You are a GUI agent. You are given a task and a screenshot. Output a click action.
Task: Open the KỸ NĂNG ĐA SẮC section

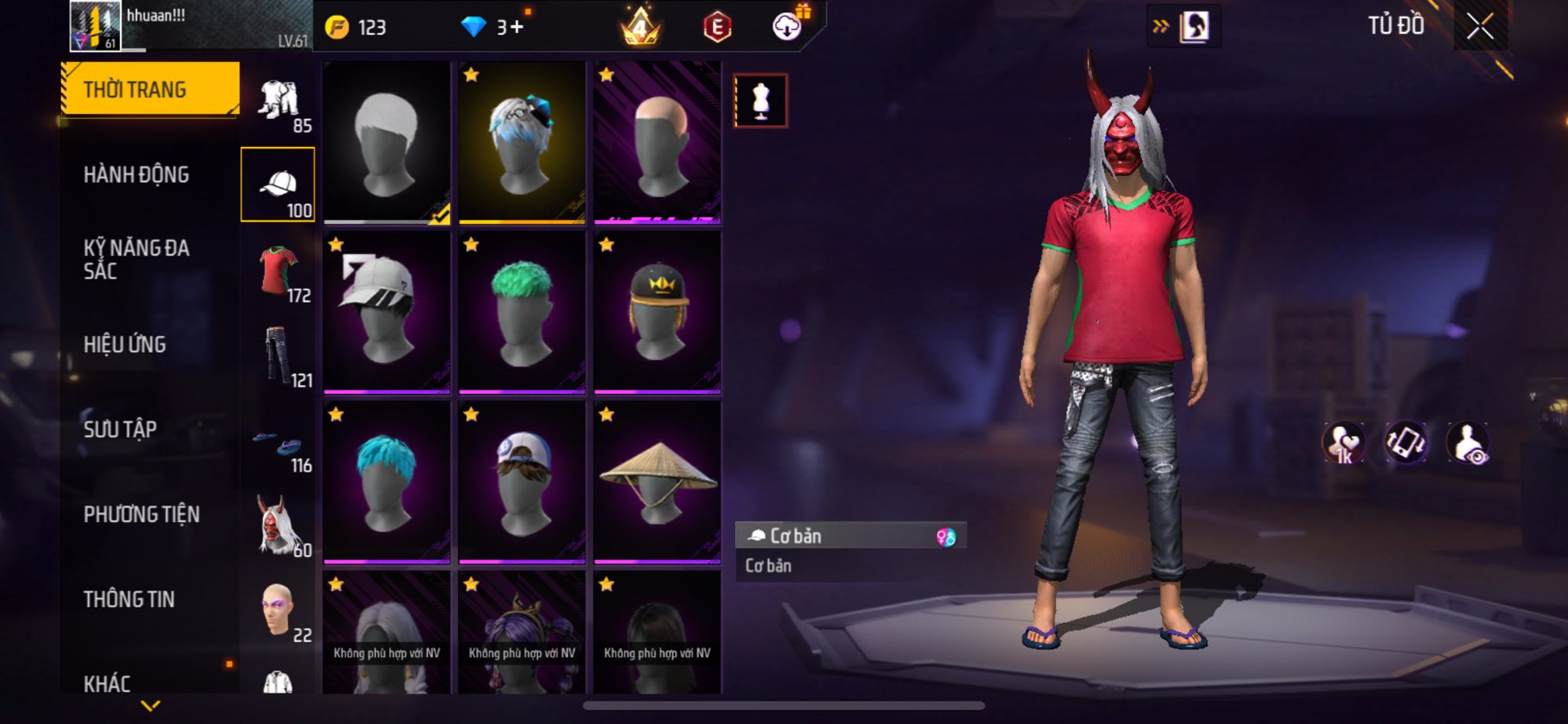[x=136, y=259]
